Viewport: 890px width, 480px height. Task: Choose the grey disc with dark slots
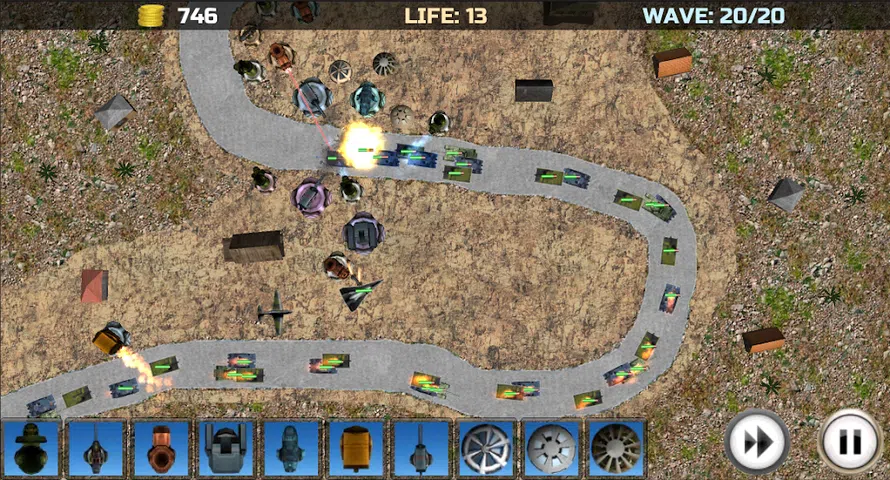point(551,448)
